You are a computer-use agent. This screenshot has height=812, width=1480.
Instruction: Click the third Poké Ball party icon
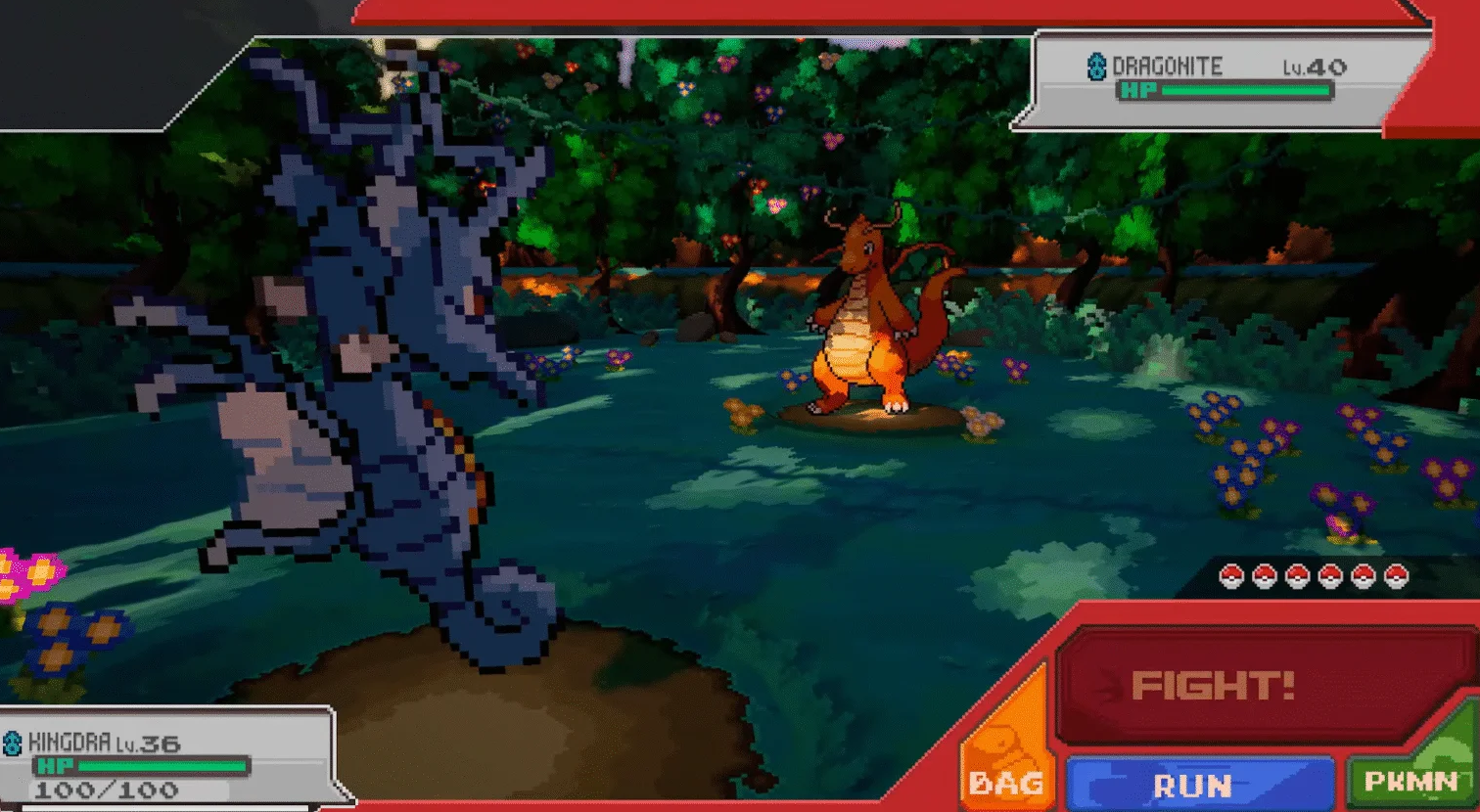pos(1298,576)
